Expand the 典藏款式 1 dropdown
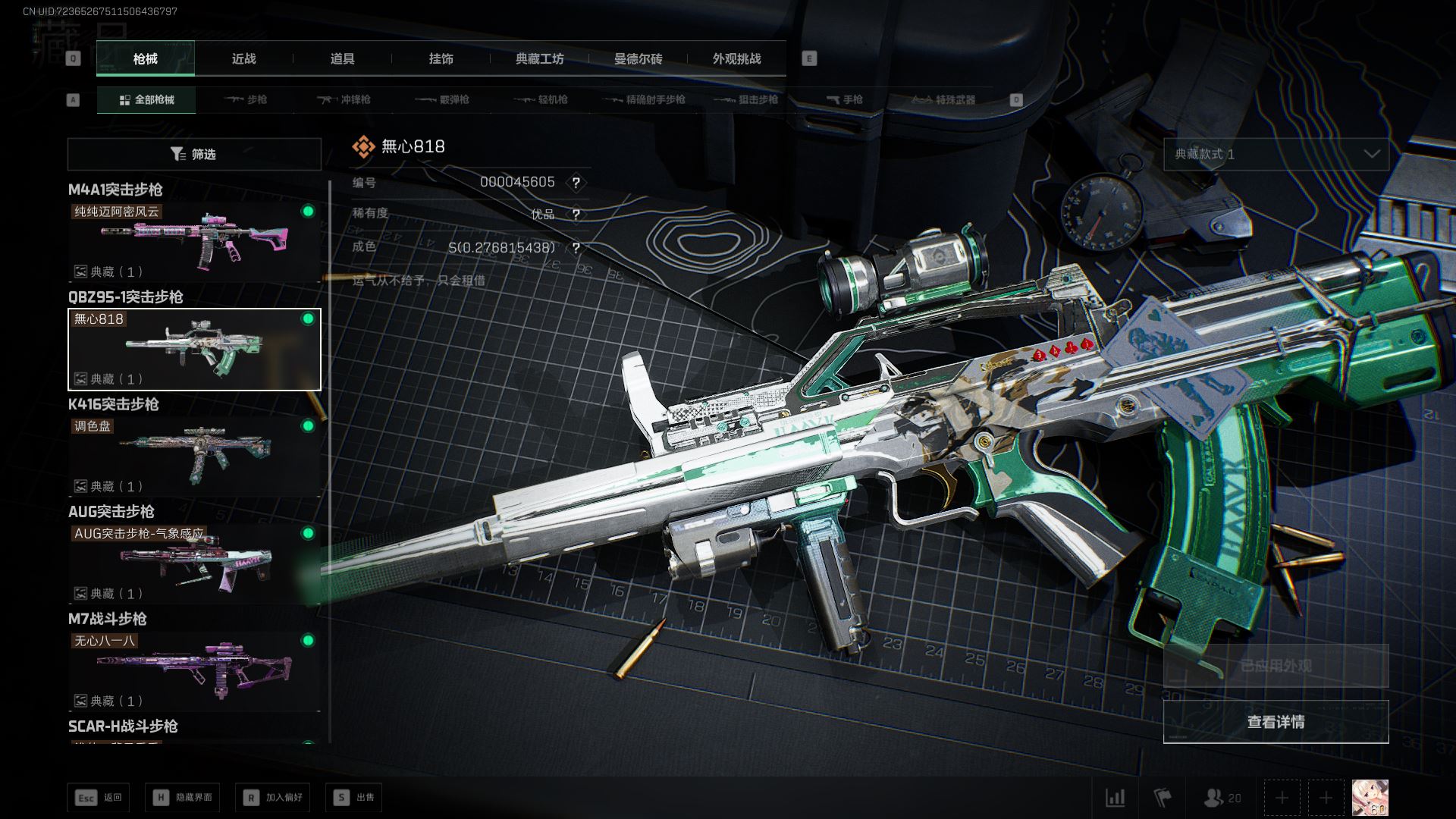Viewport: 1456px width, 819px height. coord(1276,155)
